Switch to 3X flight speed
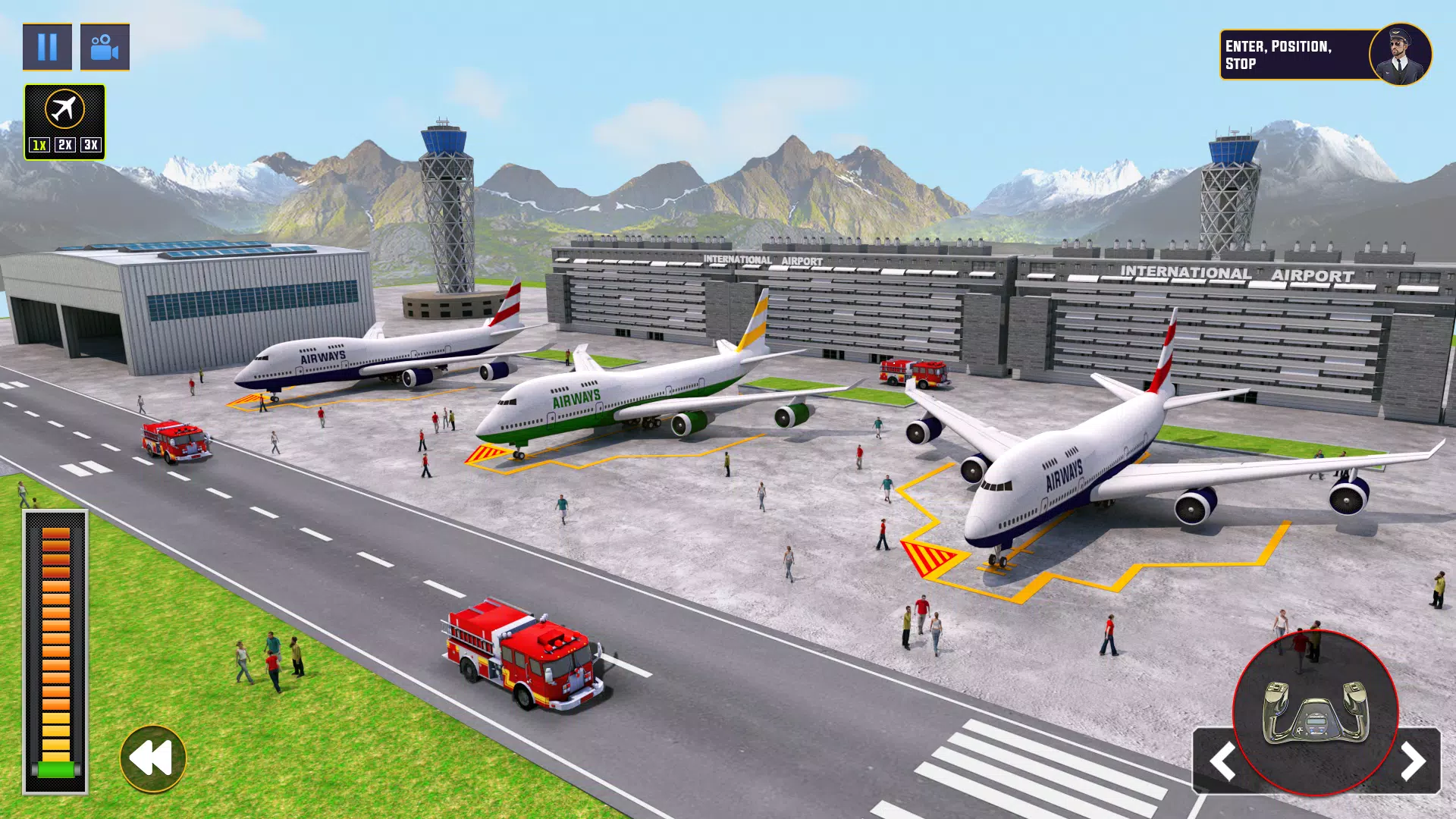The width and height of the screenshot is (1456, 819). click(93, 144)
